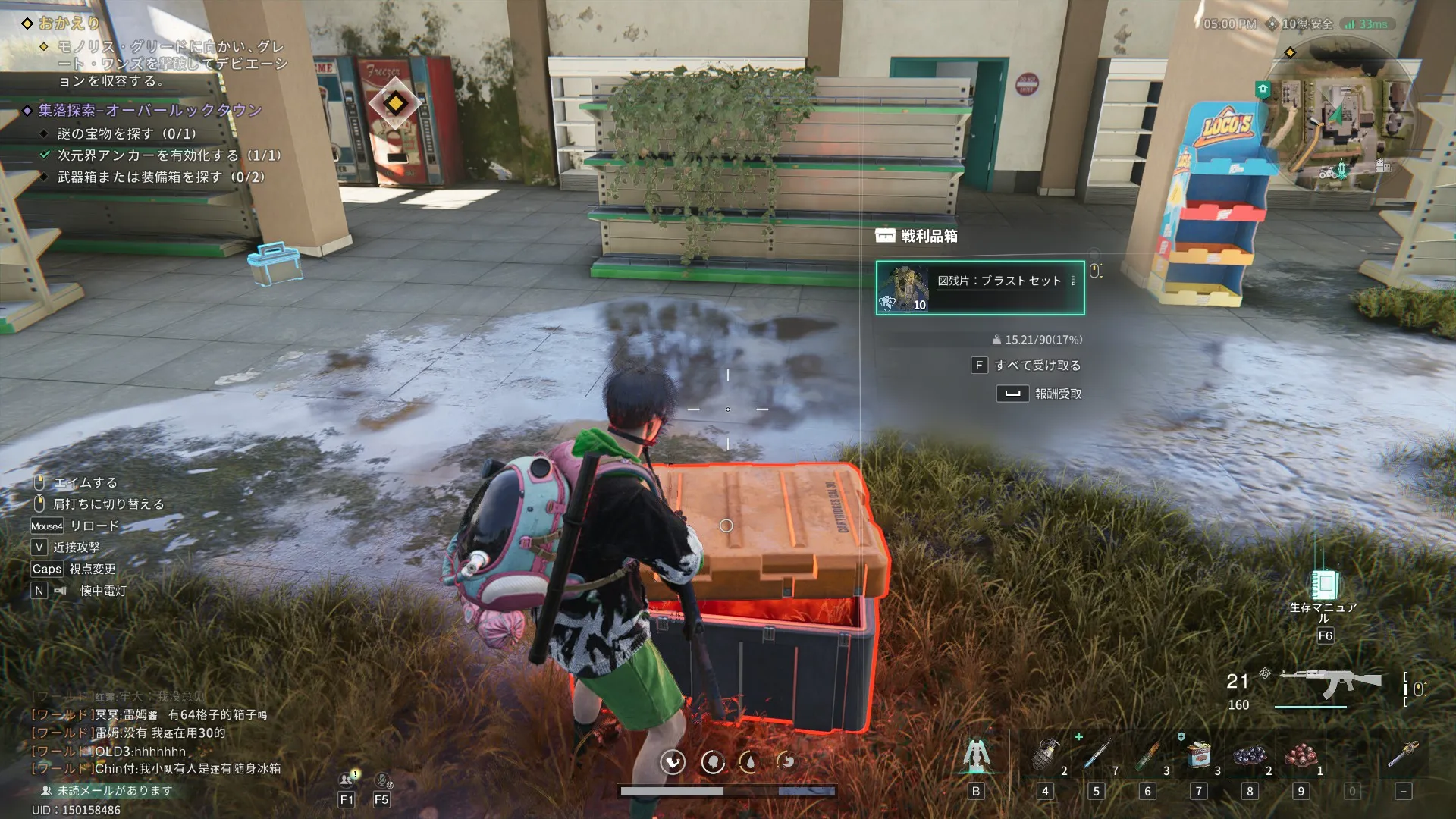
Task: Use the canned food hotbar item
Action: 1198,756
